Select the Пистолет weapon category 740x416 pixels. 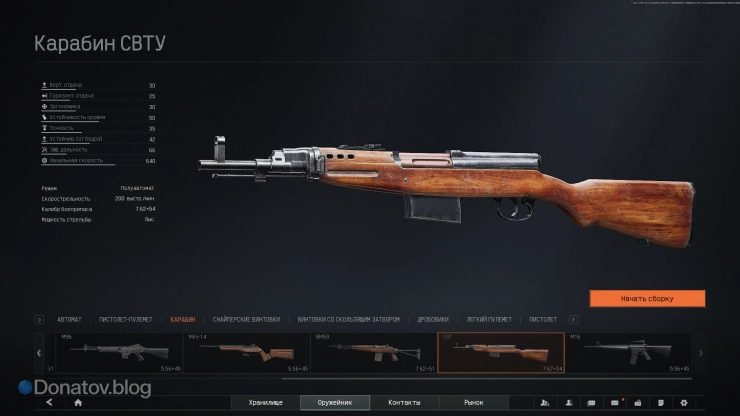point(543,320)
